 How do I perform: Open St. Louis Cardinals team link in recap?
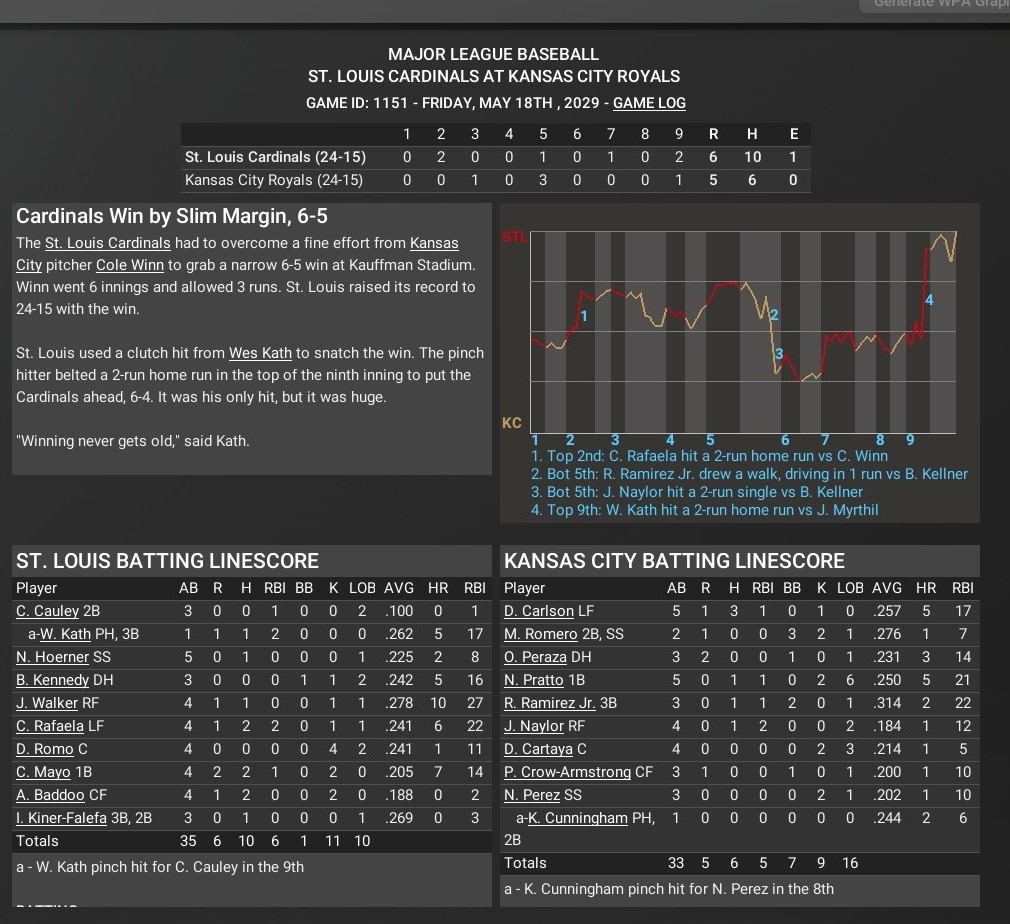pos(108,243)
